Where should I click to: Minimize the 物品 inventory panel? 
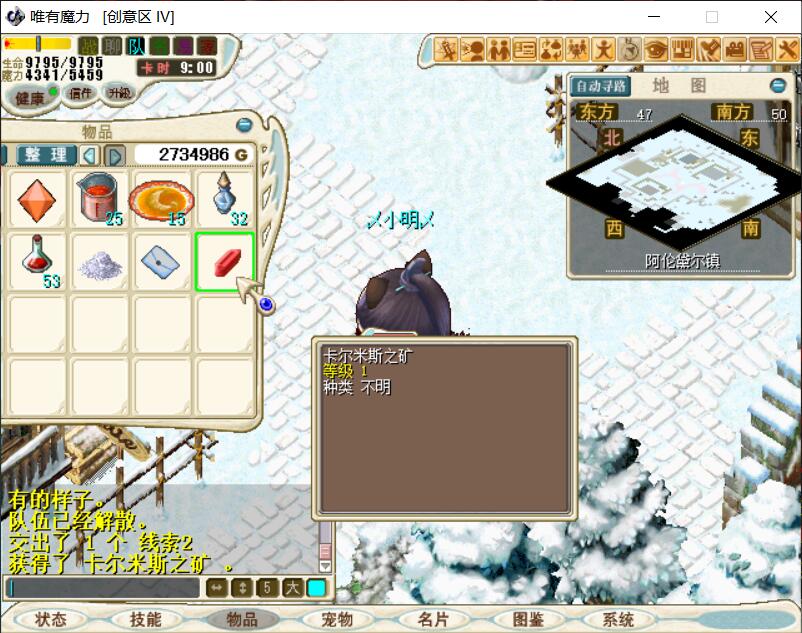point(244,125)
